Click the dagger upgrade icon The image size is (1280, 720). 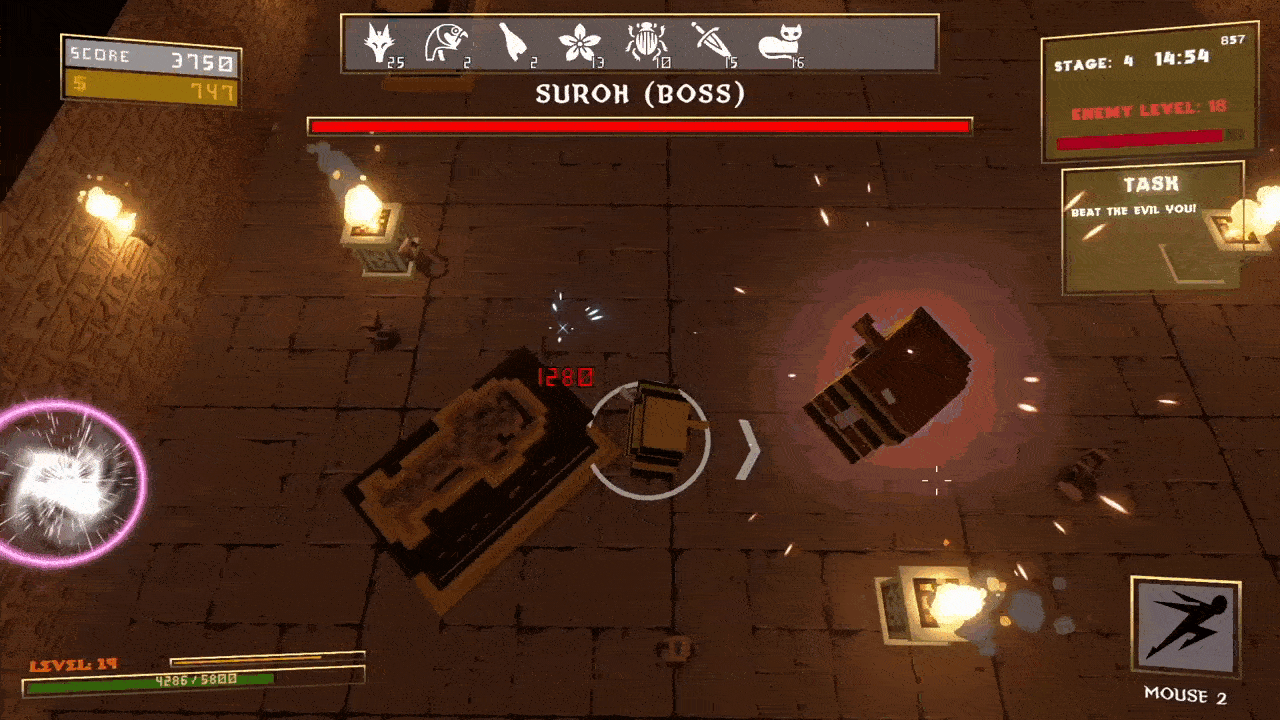[x=709, y=43]
